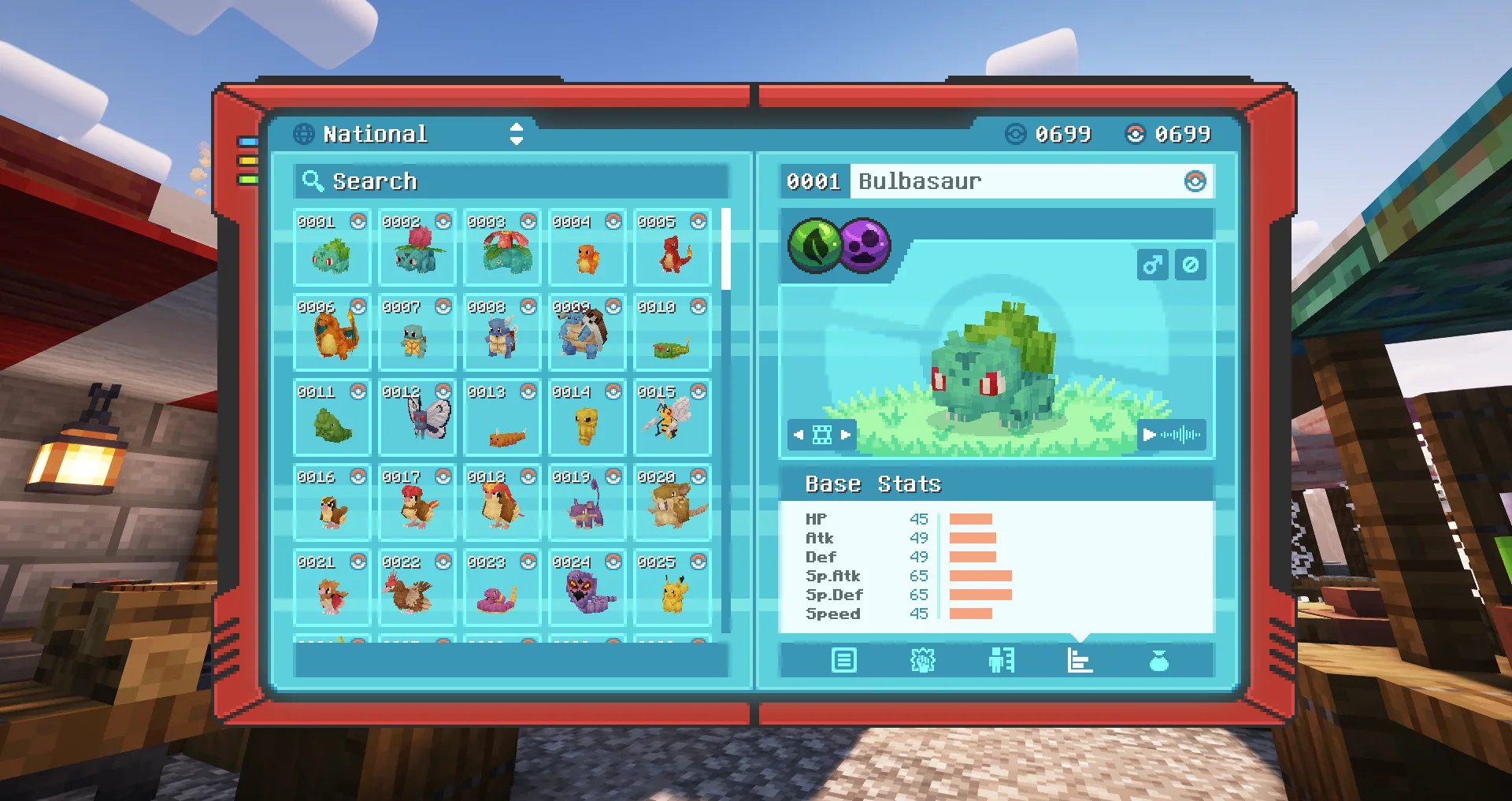Open the item drops tab

pos(1158,660)
